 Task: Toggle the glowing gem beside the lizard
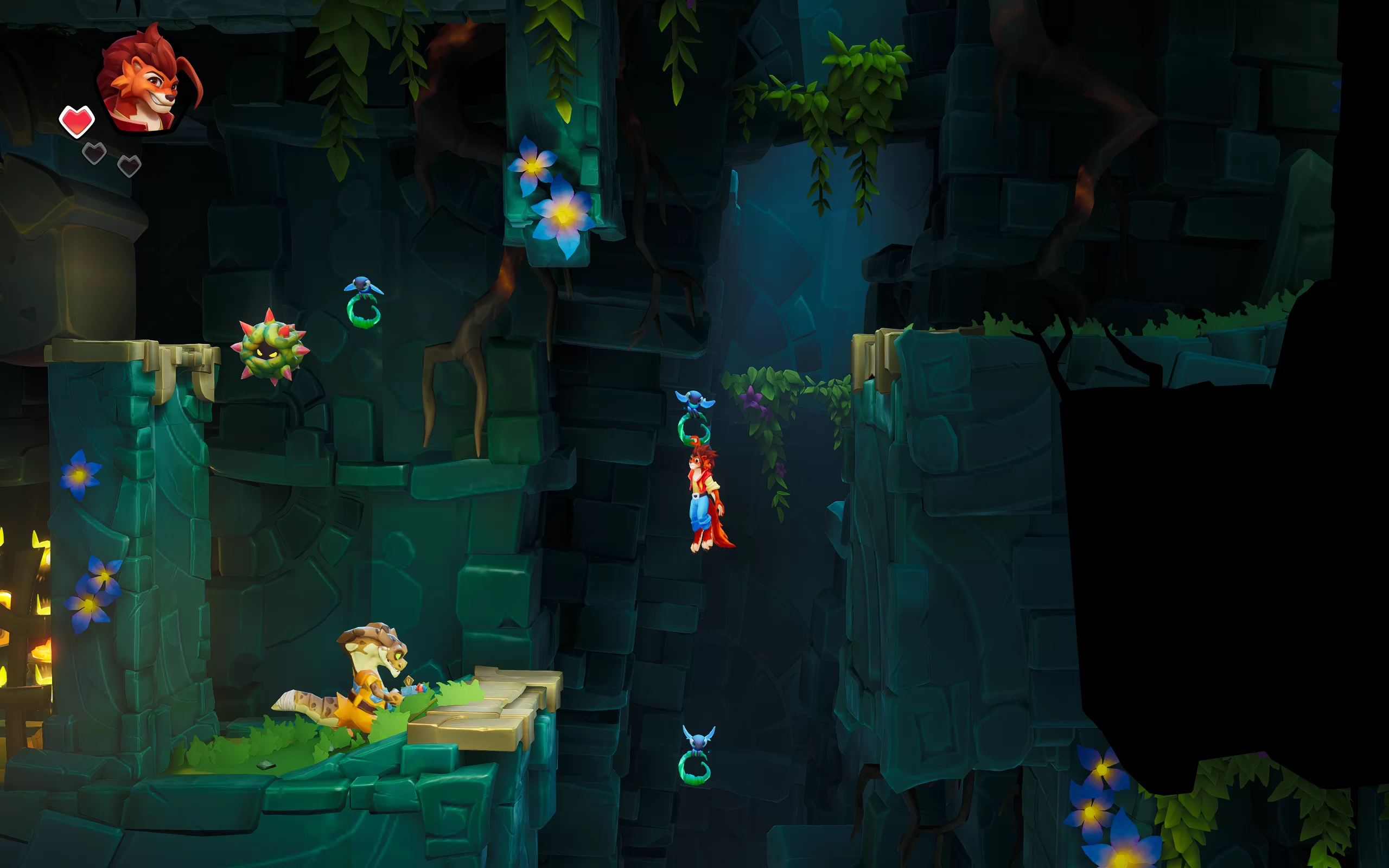point(420,690)
